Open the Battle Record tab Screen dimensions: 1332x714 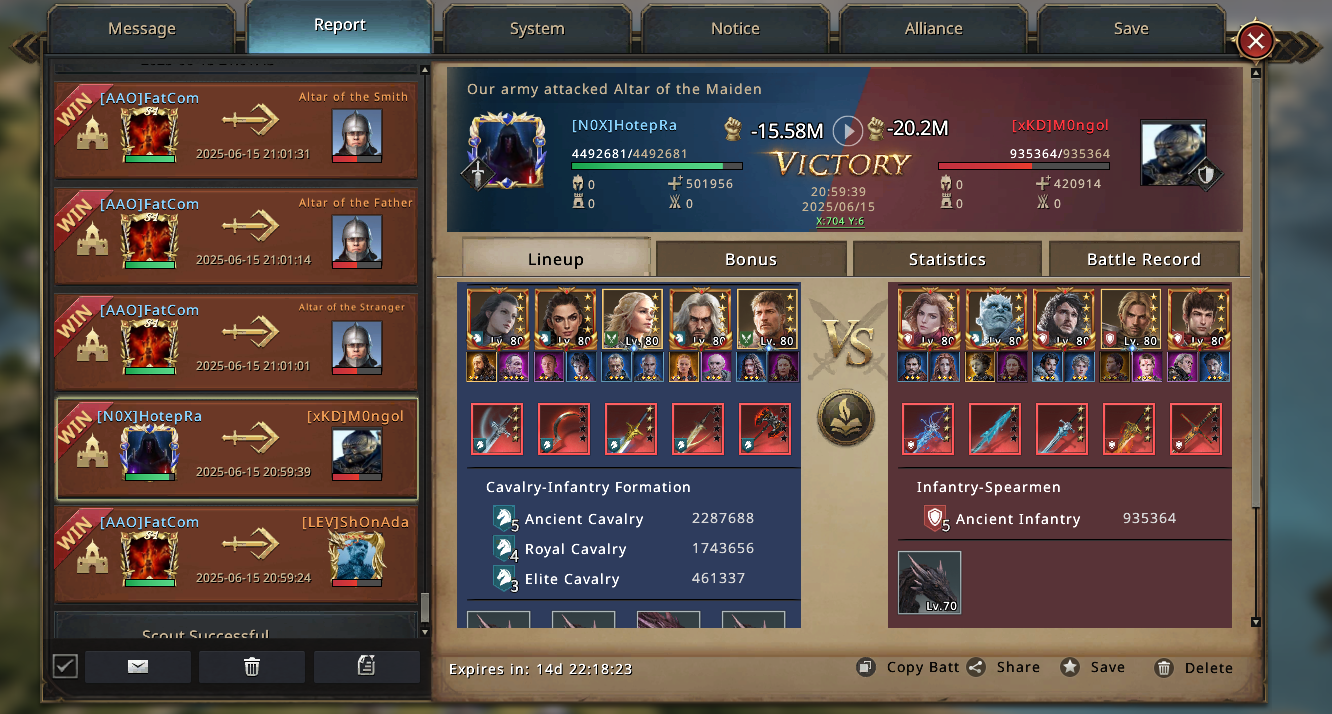(x=1143, y=259)
